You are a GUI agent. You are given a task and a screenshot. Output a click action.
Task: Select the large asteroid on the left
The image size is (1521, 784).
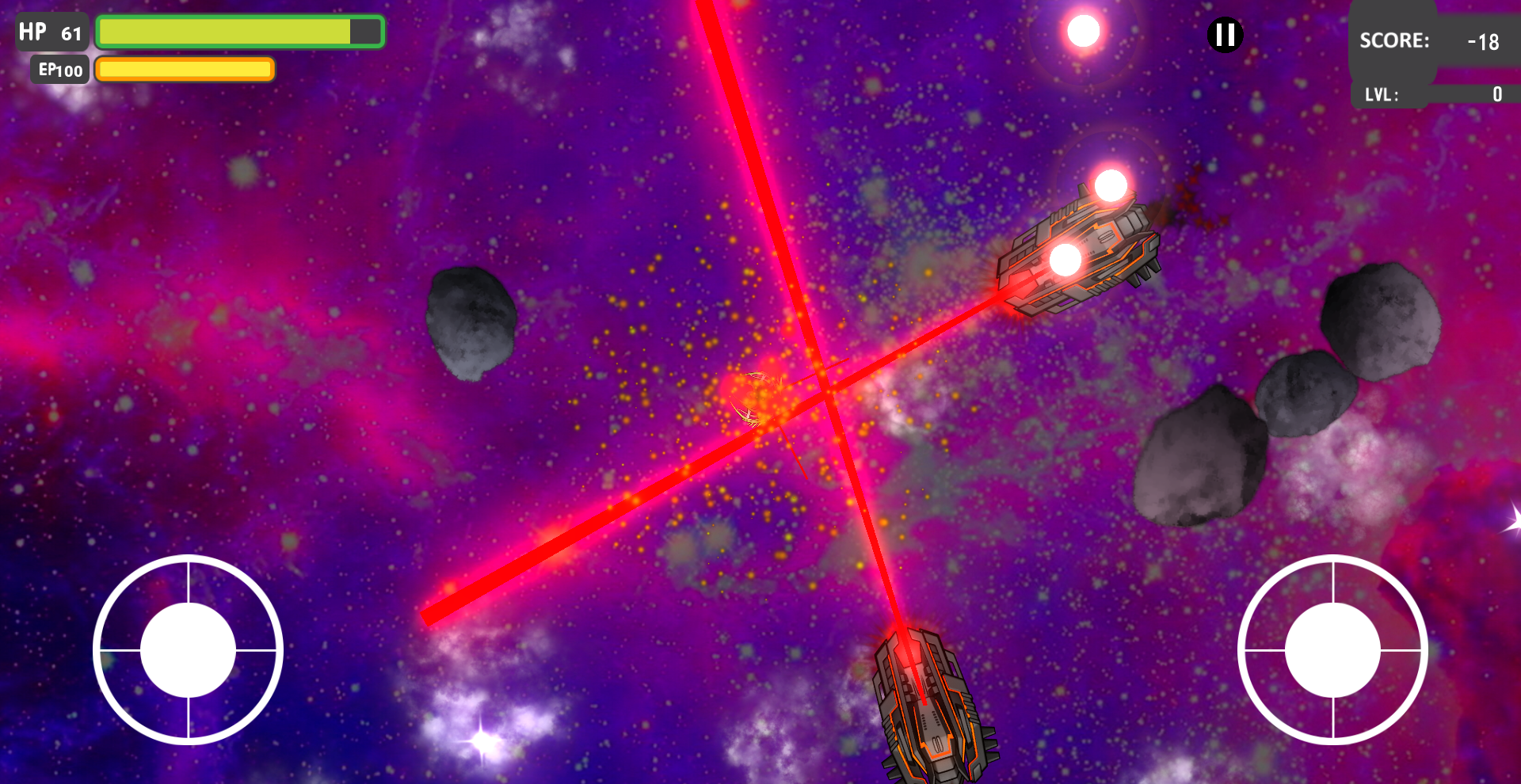(471, 325)
